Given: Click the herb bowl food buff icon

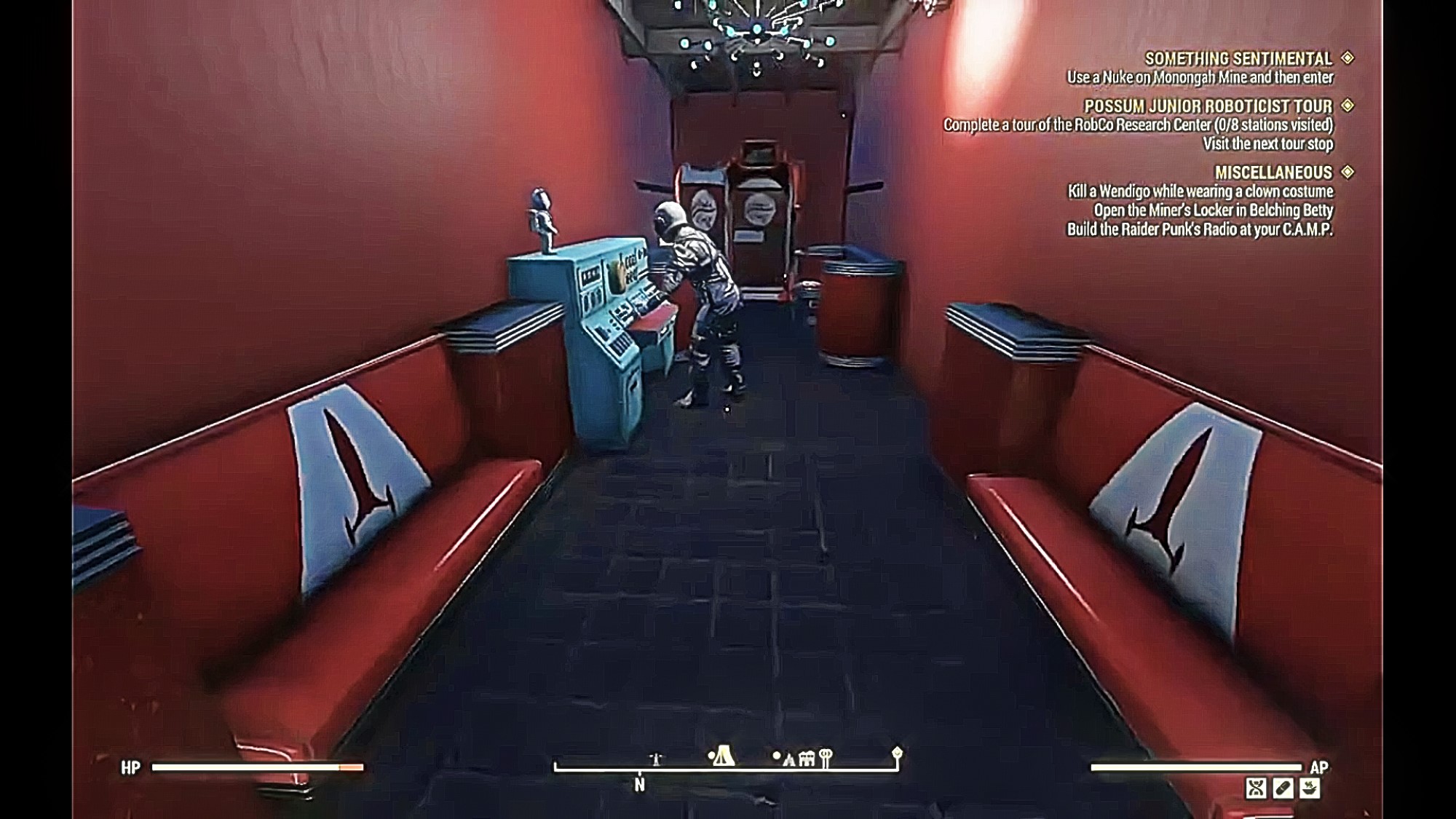Looking at the screenshot, I should tap(1310, 788).
